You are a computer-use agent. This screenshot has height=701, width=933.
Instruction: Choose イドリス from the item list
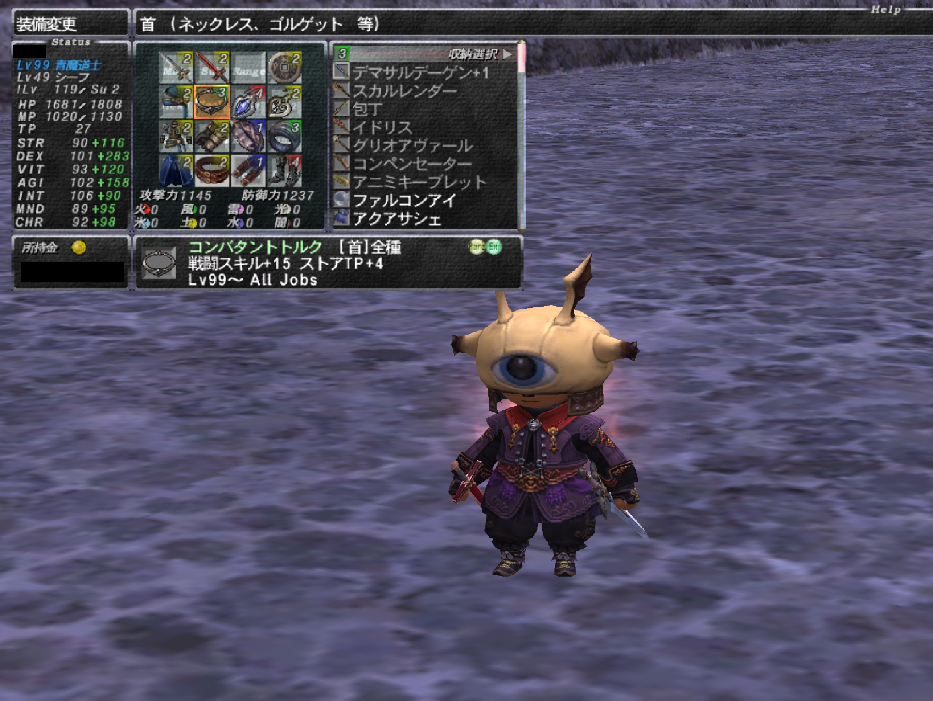click(x=383, y=127)
